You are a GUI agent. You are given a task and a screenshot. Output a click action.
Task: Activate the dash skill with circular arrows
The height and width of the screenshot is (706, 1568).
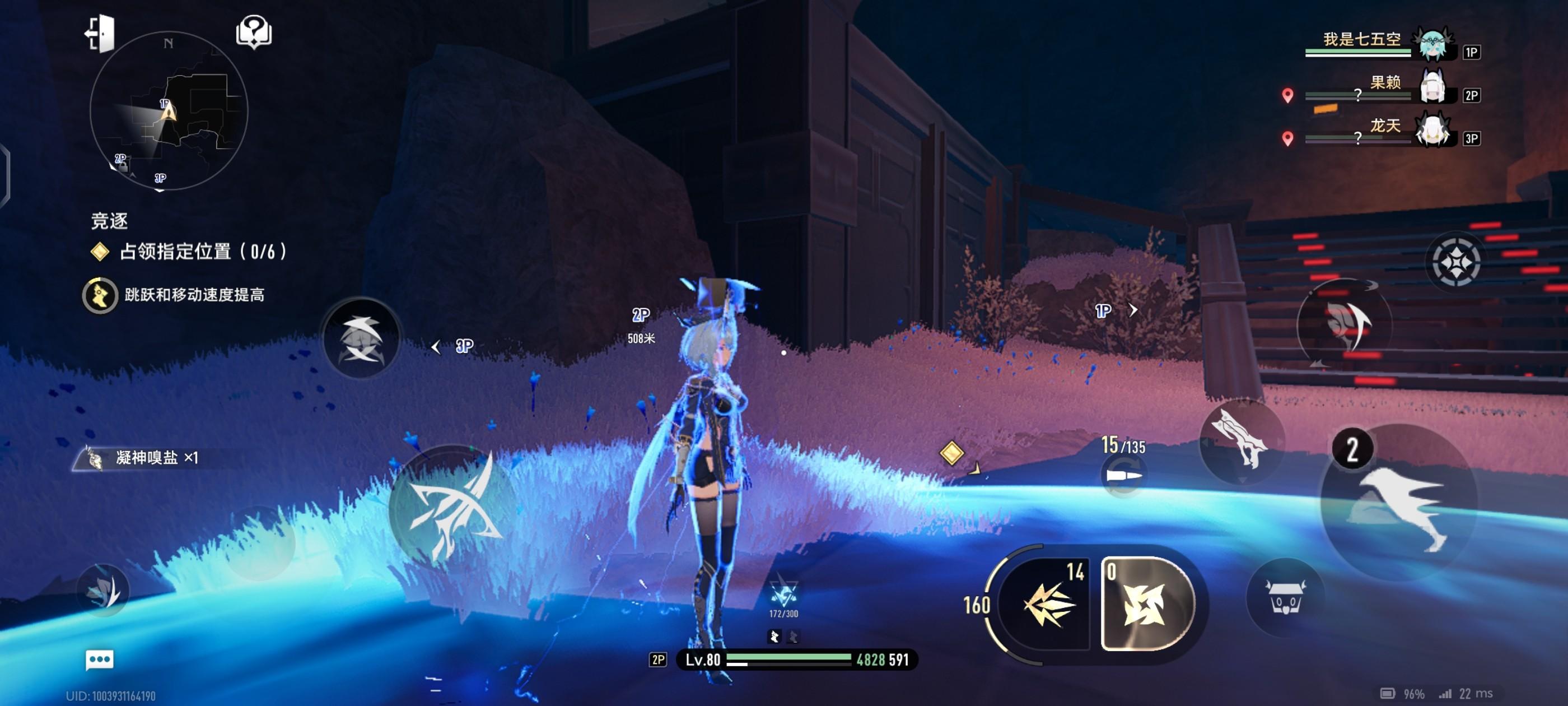click(x=1344, y=324)
